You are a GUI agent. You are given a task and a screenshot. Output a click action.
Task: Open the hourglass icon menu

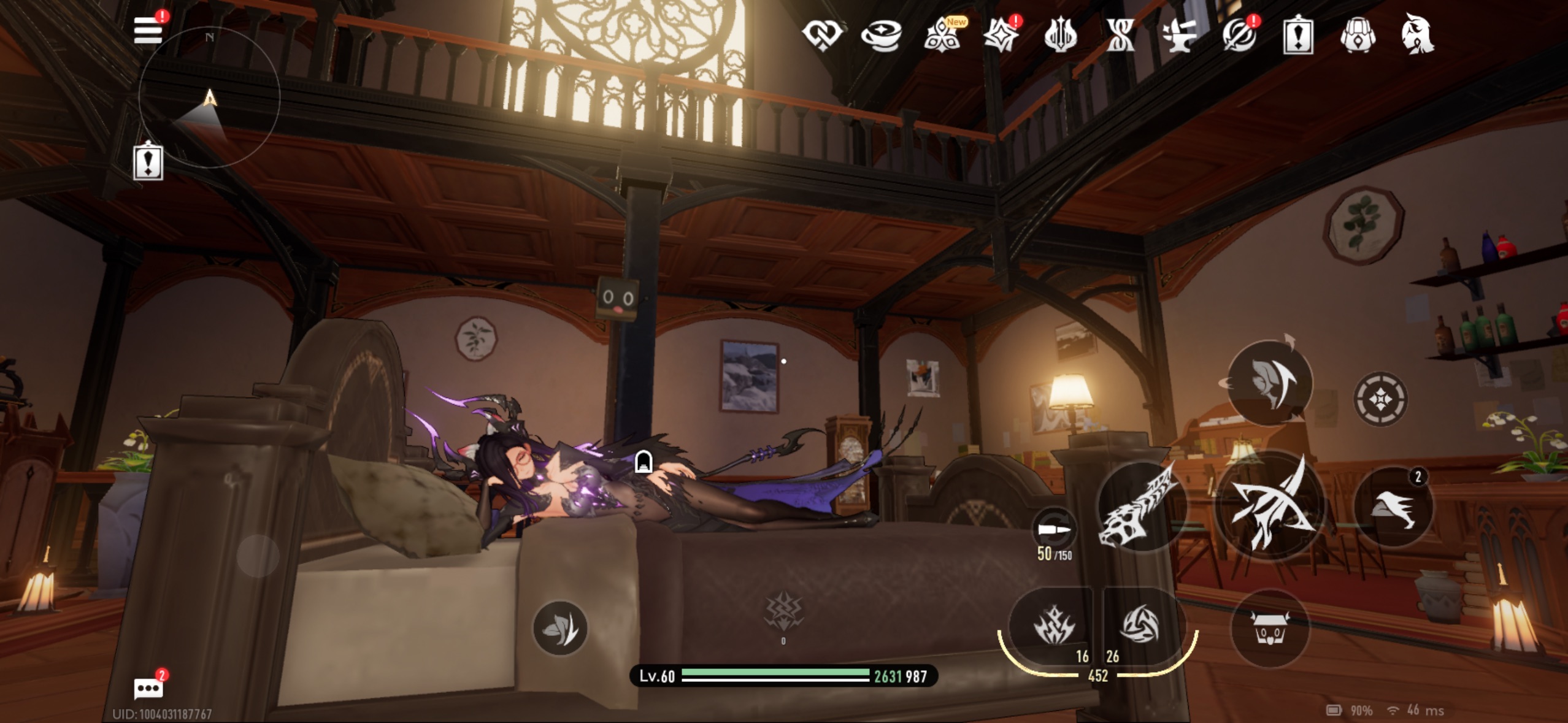click(1120, 35)
